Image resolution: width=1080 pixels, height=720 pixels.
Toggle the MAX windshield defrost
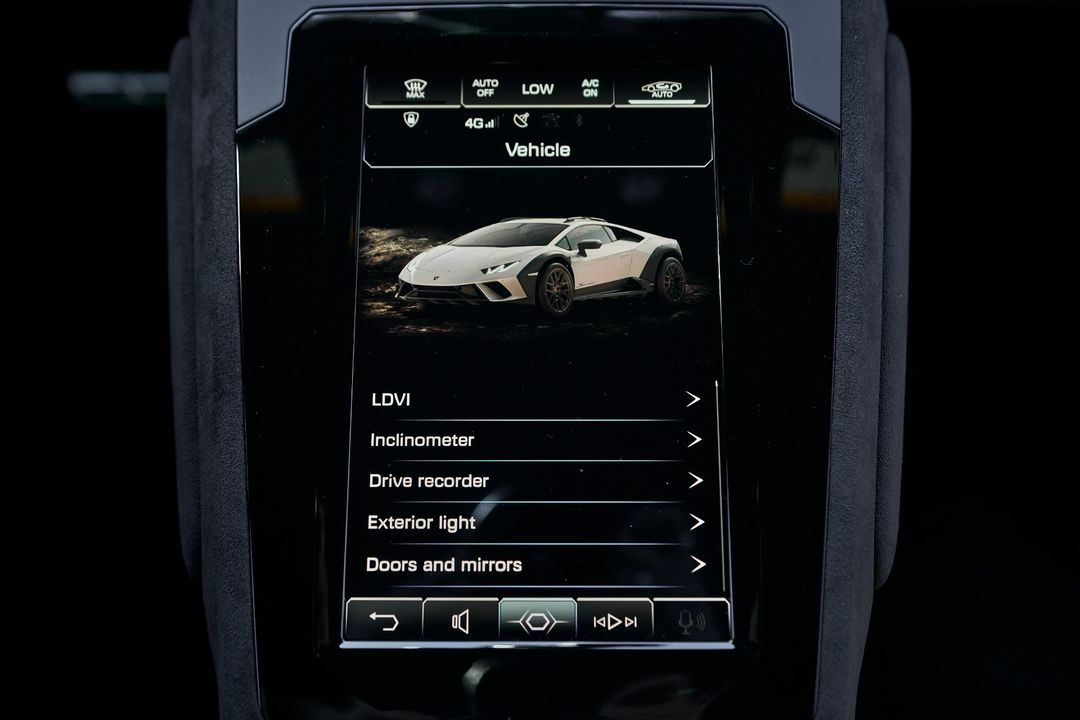point(415,89)
